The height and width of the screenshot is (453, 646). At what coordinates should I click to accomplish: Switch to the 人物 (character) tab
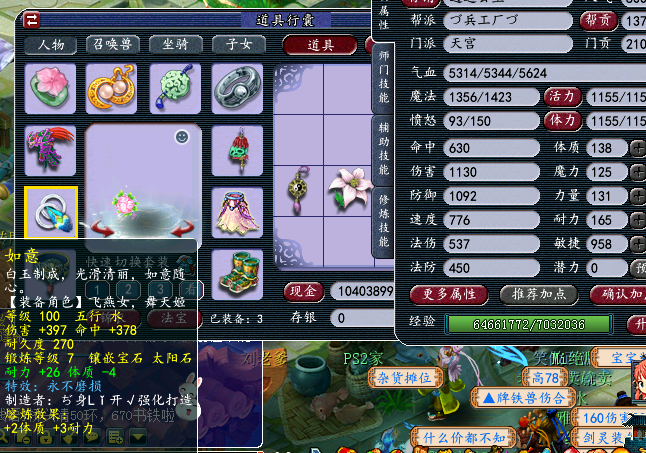(x=51, y=45)
